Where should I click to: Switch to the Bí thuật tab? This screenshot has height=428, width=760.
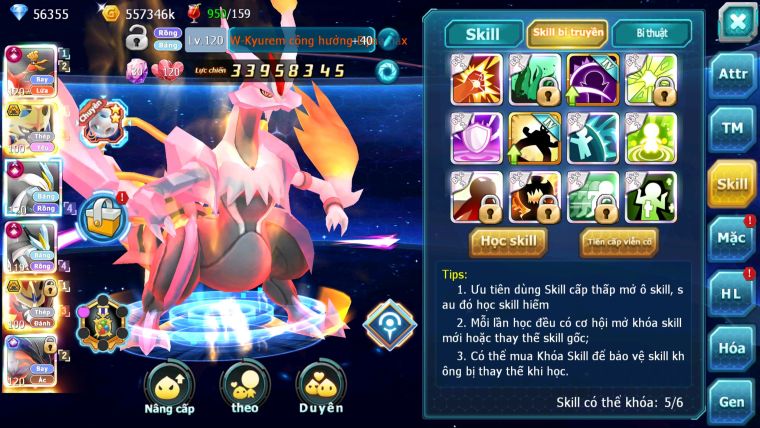(x=651, y=33)
